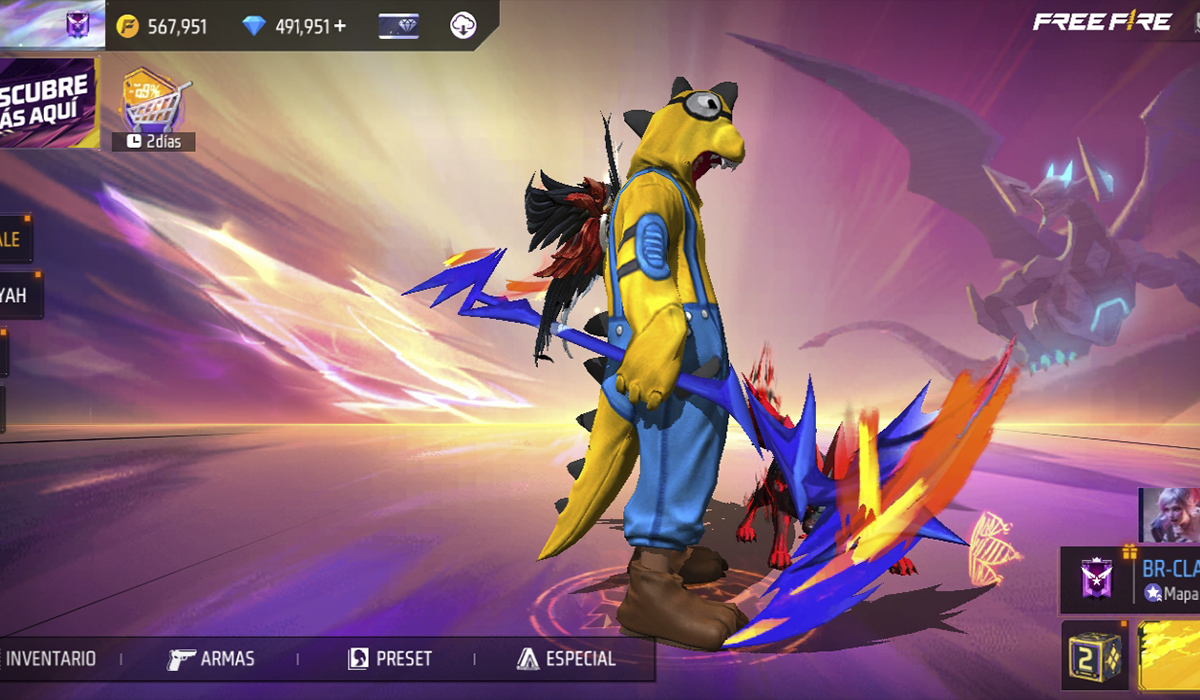Click the gold coins balance icon
Screen dimensions: 1200x700
pyautogui.click(x=128, y=27)
